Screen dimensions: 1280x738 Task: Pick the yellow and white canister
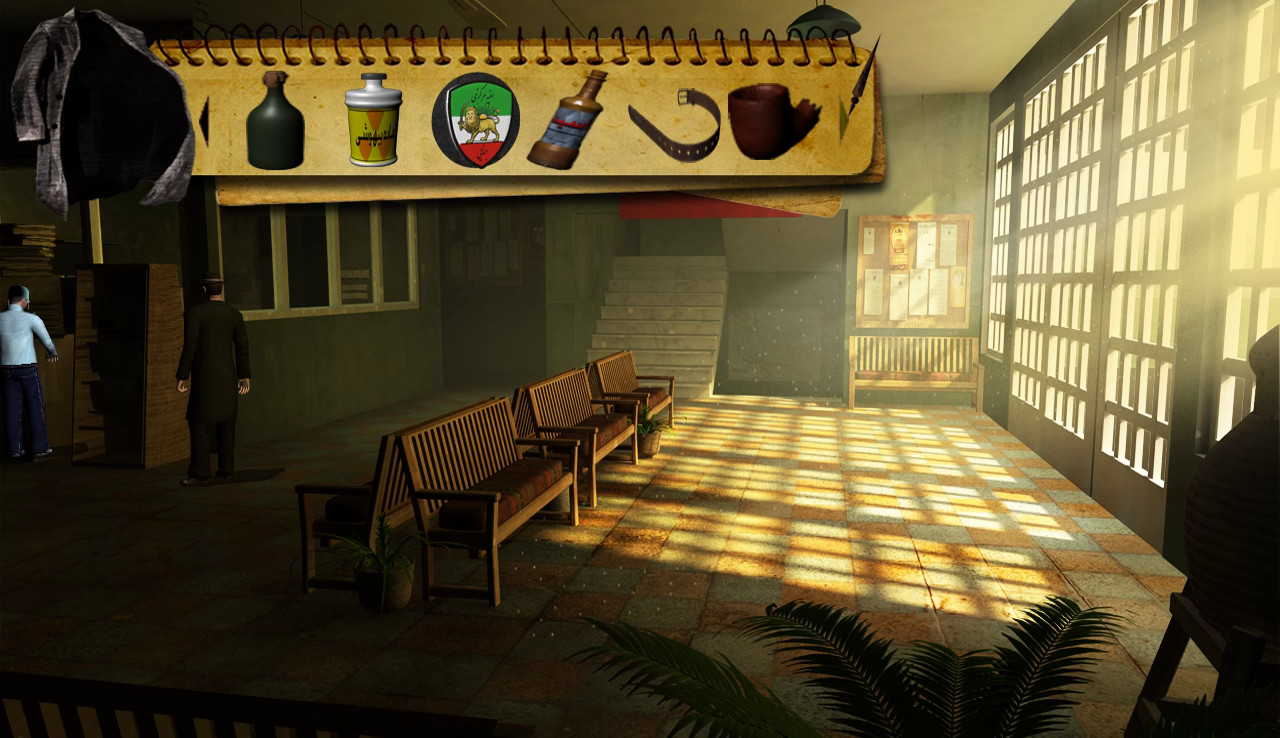373,120
